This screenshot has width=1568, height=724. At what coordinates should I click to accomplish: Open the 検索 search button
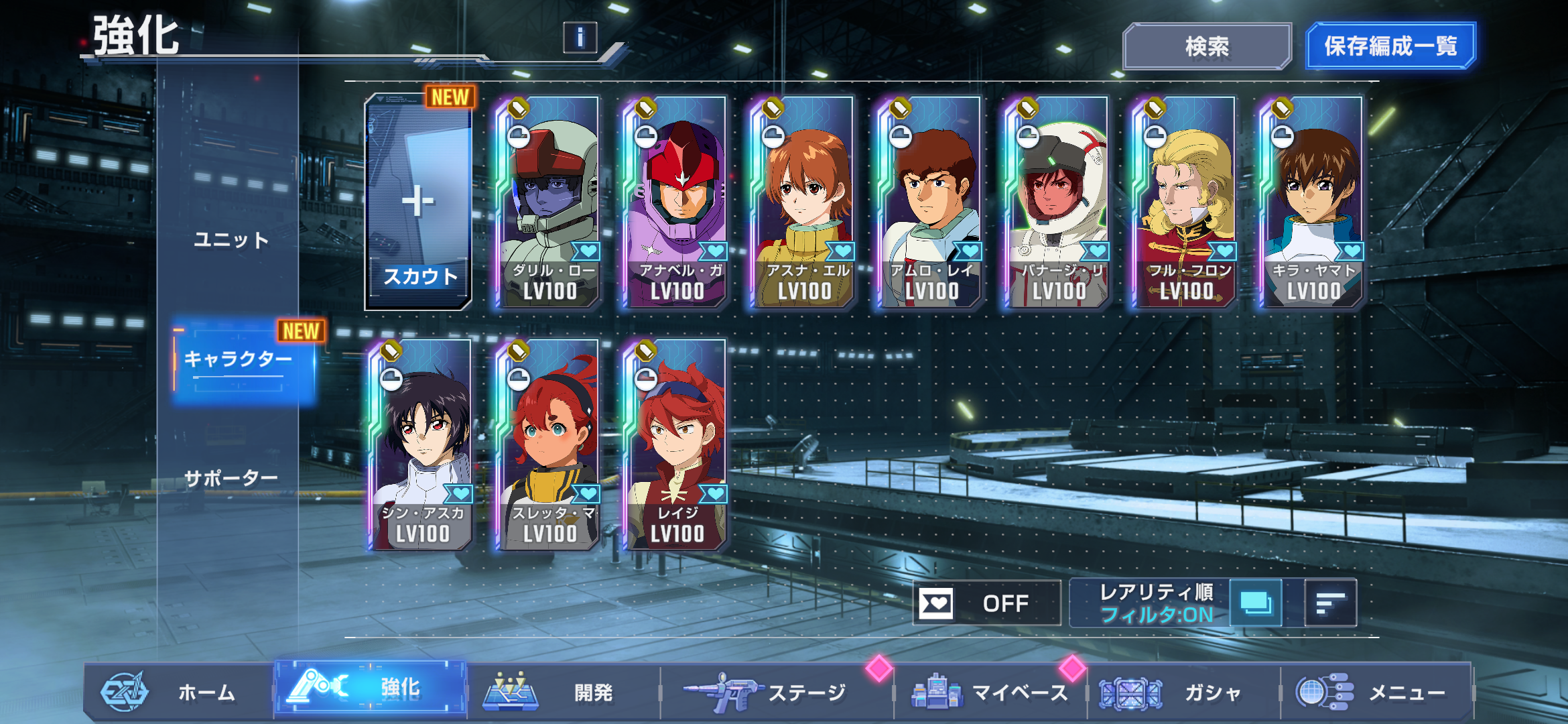tap(1207, 46)
